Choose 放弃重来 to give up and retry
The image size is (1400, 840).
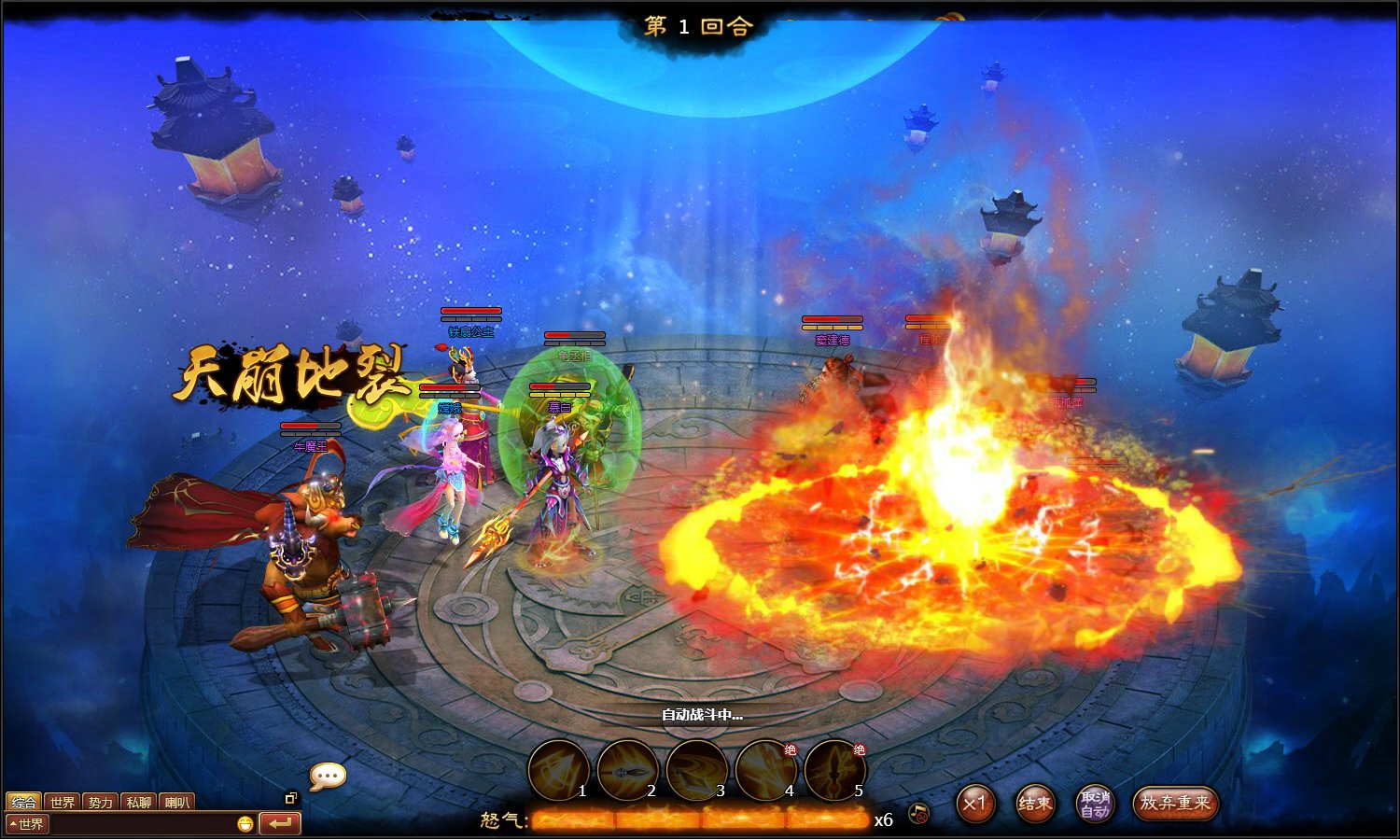click(x=1175, y=803)
